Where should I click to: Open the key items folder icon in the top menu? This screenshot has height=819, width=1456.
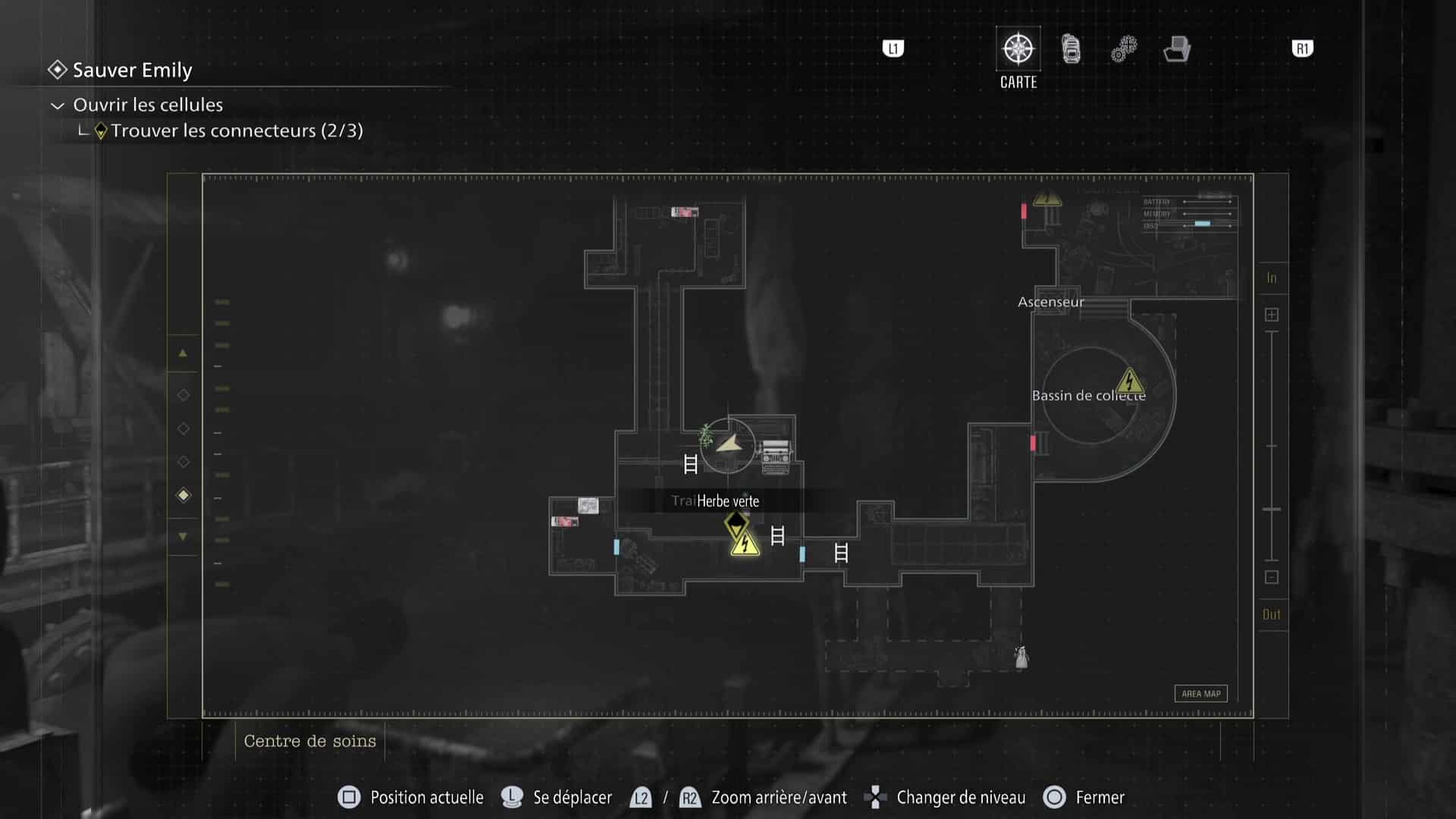point(1176,49)
